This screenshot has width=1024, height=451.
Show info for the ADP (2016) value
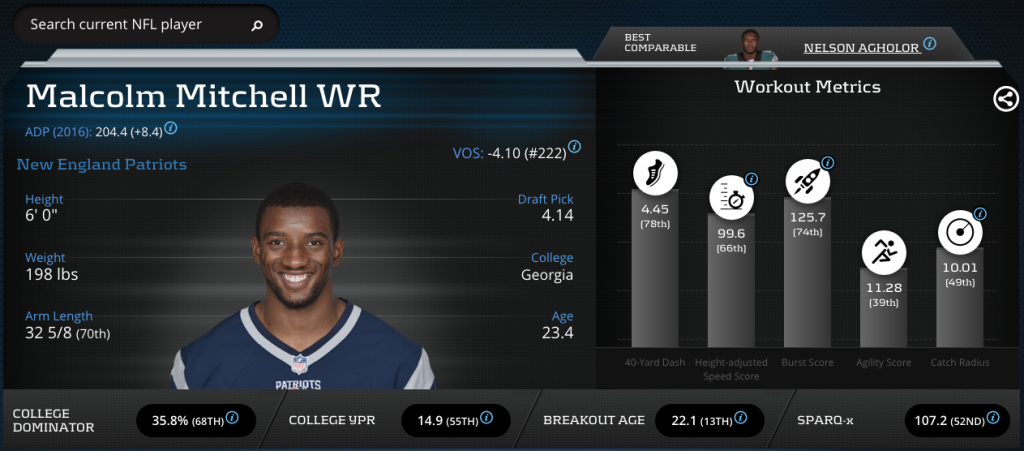click(171, 128)
